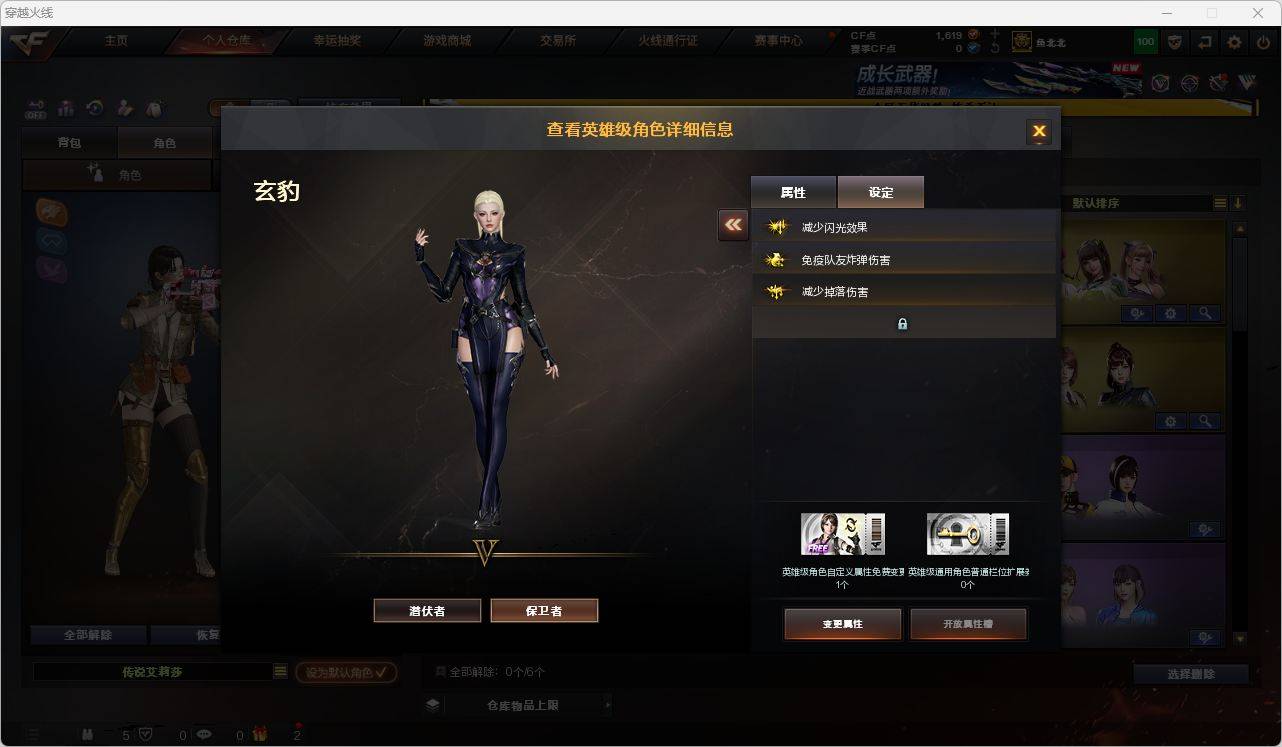The width and height of the screenshot is (1282, 747).
Task: Click the history restore clock icon
Action: coord(94,109)
